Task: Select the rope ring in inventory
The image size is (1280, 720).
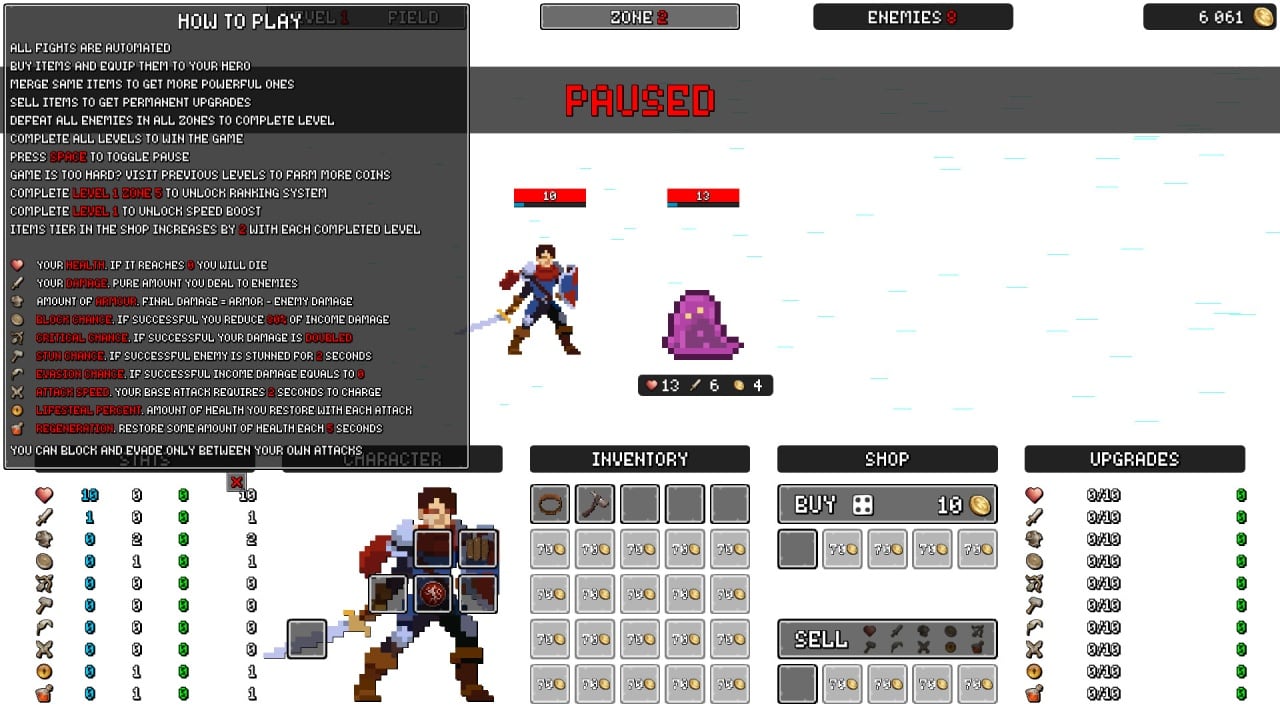Action: [550, 504]
